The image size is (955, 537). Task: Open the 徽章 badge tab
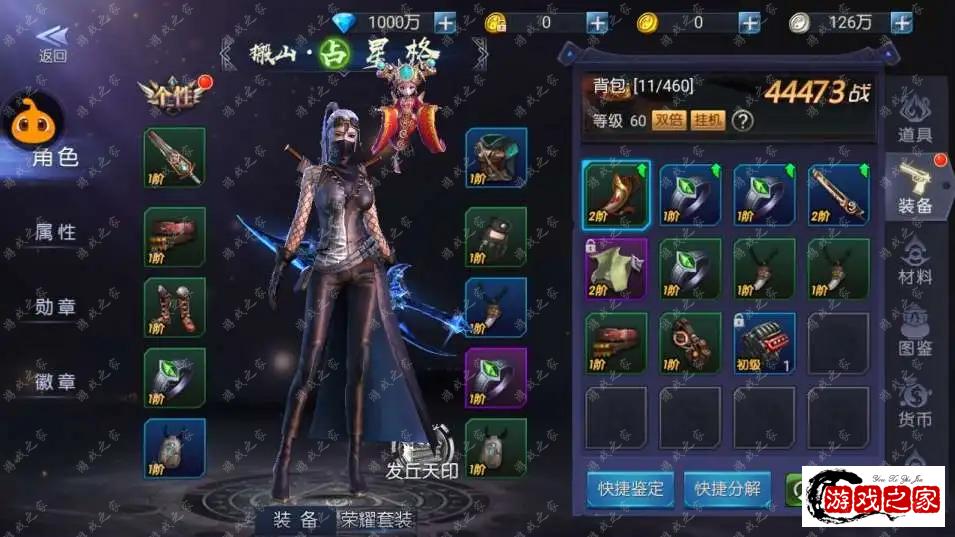point(56,381)
